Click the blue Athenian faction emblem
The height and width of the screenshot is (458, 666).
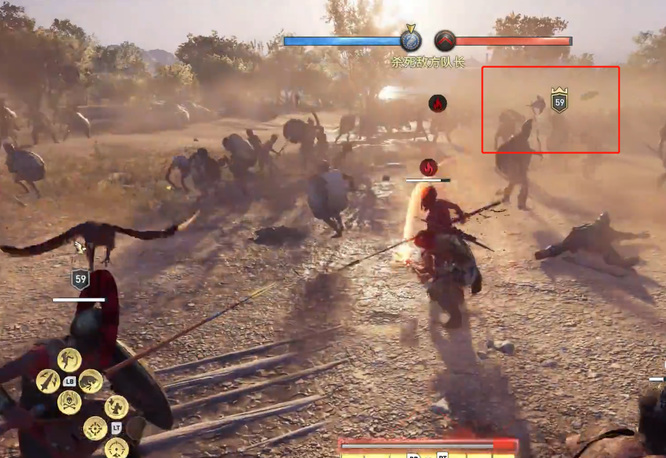(410, 40)
